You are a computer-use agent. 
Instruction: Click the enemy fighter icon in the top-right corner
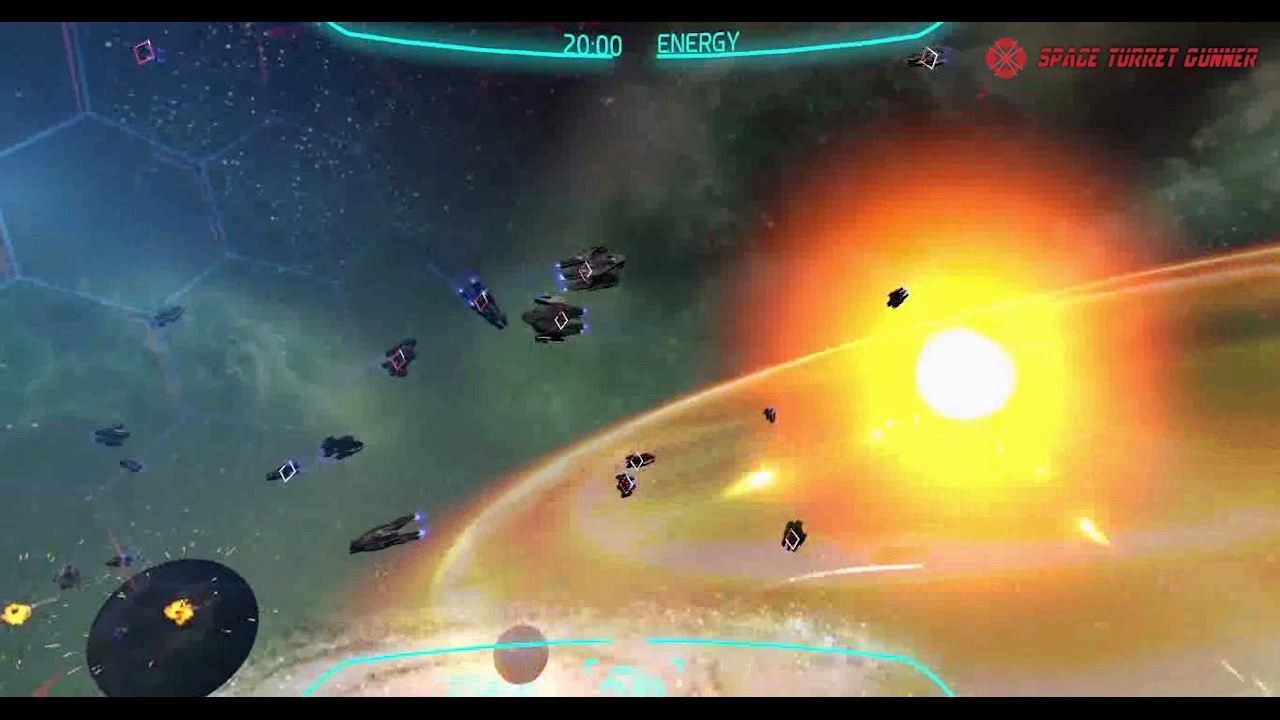click(x=923, y=60)
